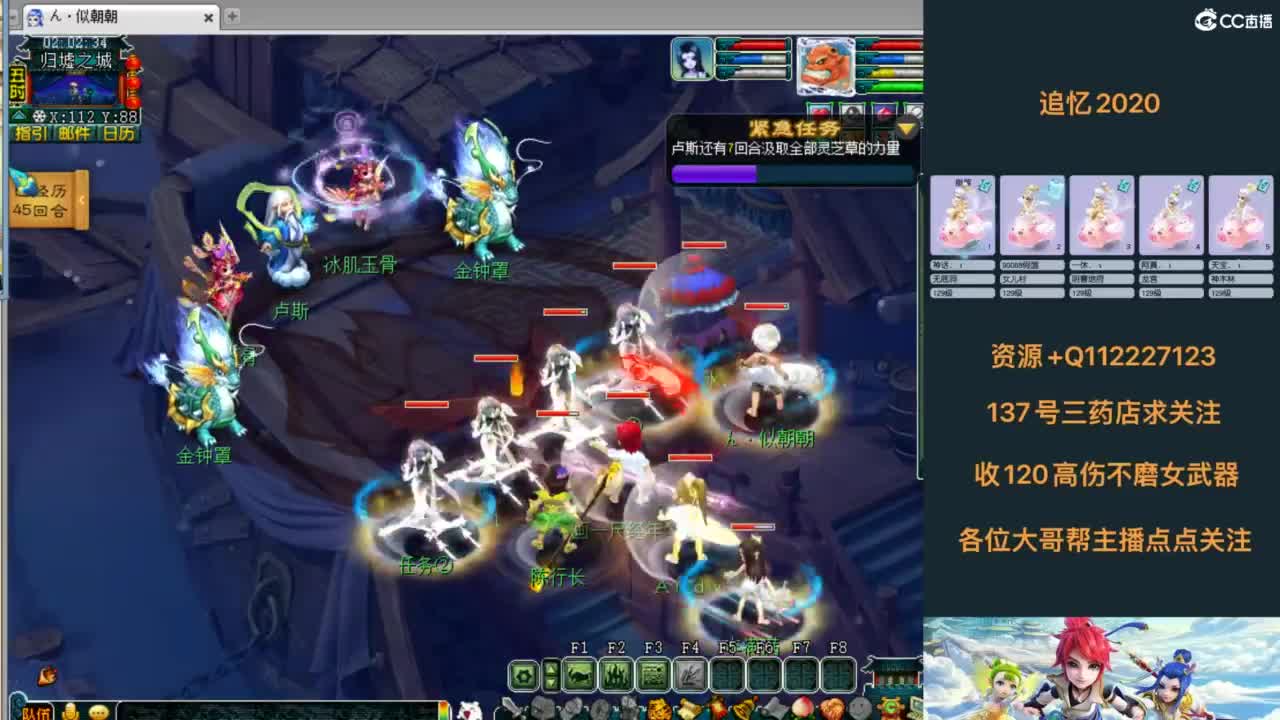1280x720 pixels.
Task: Select the gear-shaped auto command icon in battle bar
Action: coord(523,675)
